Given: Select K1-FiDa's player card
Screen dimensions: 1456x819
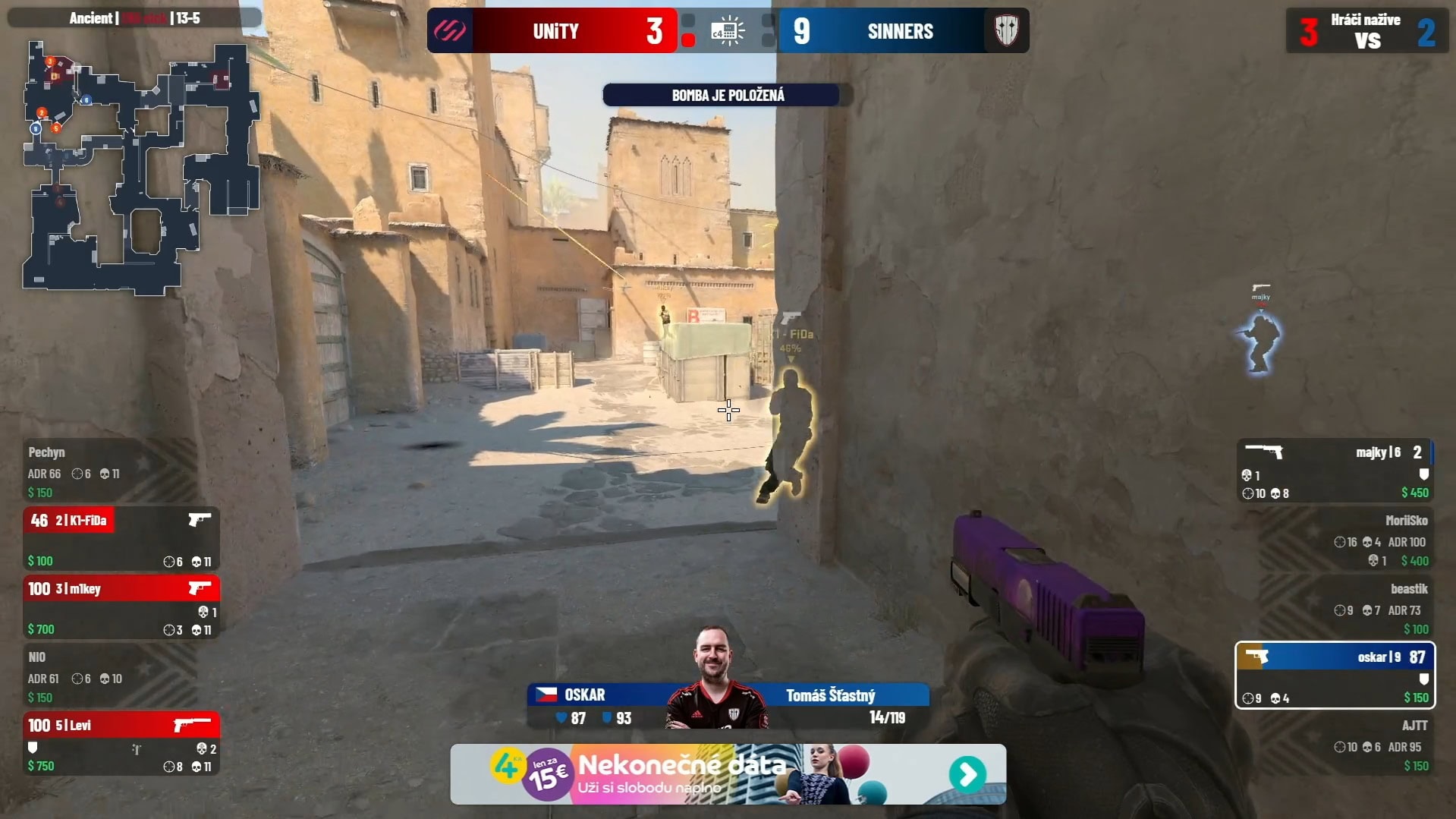Looking at the screenshot, I should (x=121, y=539).
